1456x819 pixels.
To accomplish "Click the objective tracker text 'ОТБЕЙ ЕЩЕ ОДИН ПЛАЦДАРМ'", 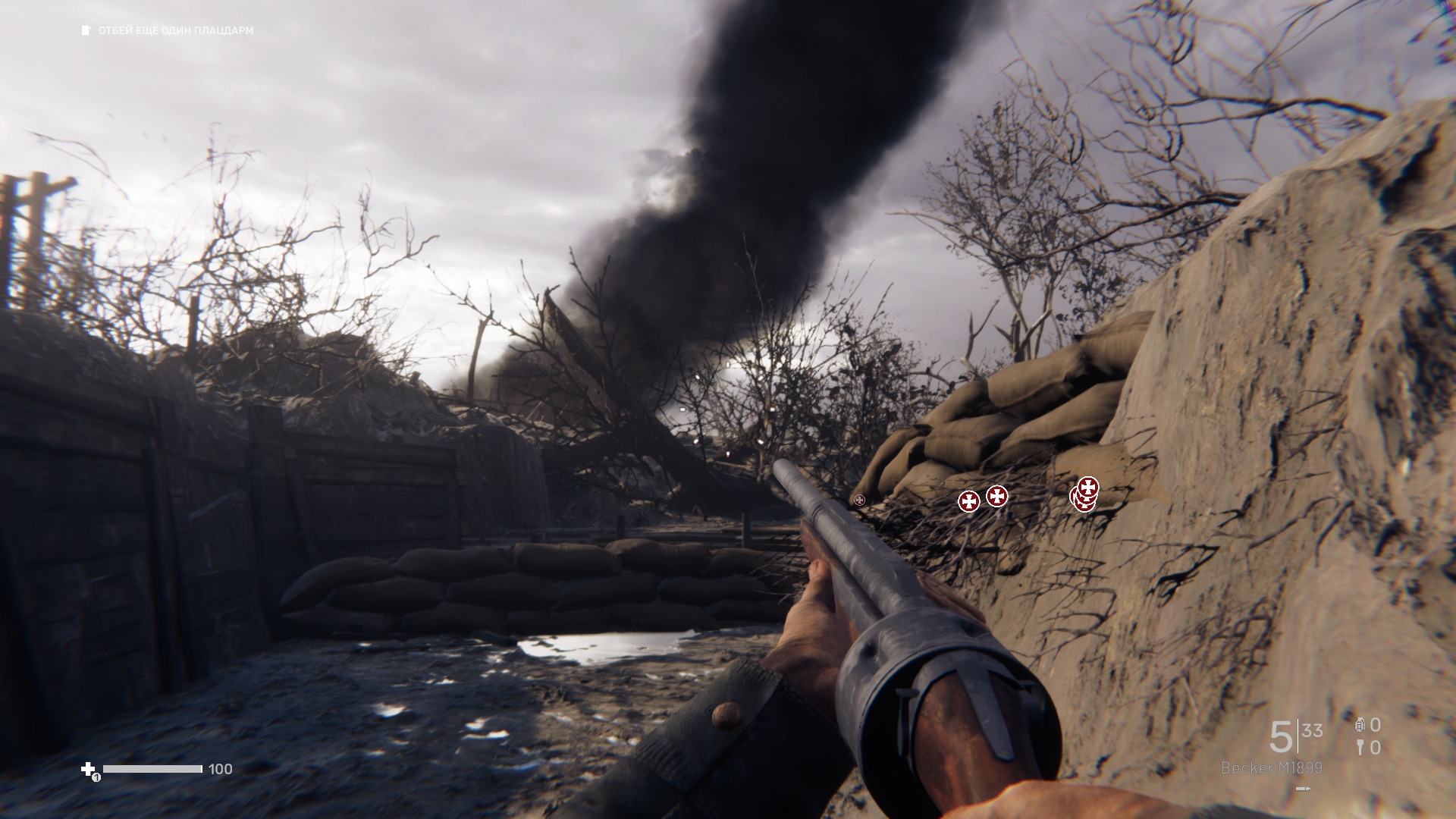I will pos(176,31).
